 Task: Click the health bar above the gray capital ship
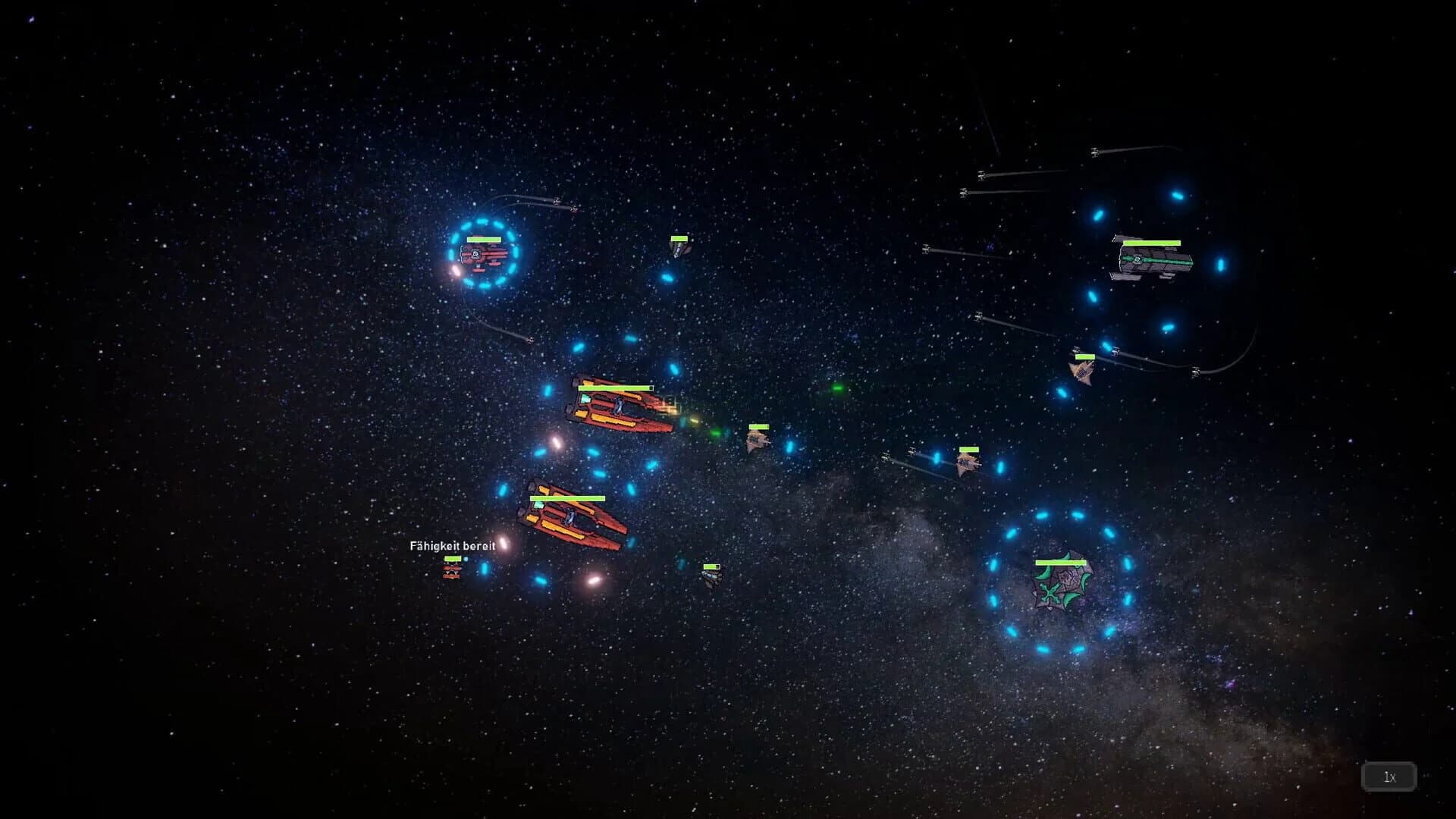tap(1153, 244)
